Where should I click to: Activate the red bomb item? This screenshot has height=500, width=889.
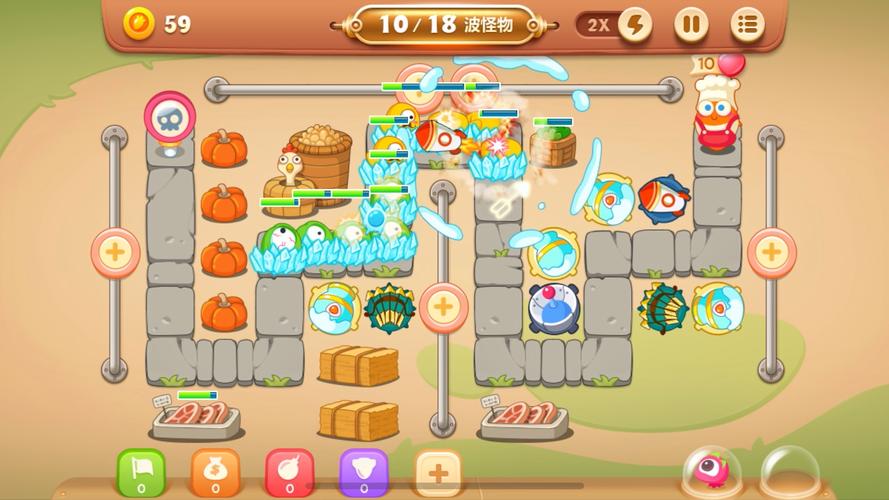coord(289,471)
